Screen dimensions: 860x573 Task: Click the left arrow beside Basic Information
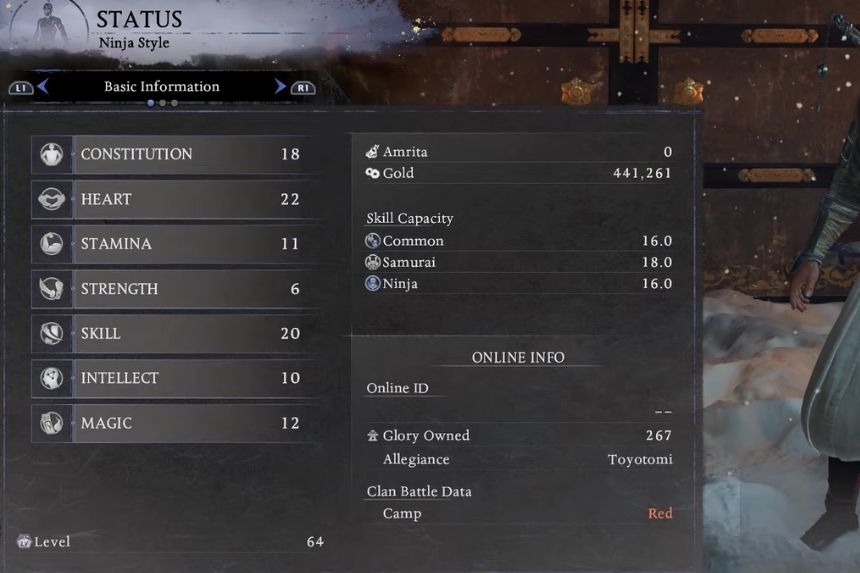pyautogui.click(x=43, y=87)
